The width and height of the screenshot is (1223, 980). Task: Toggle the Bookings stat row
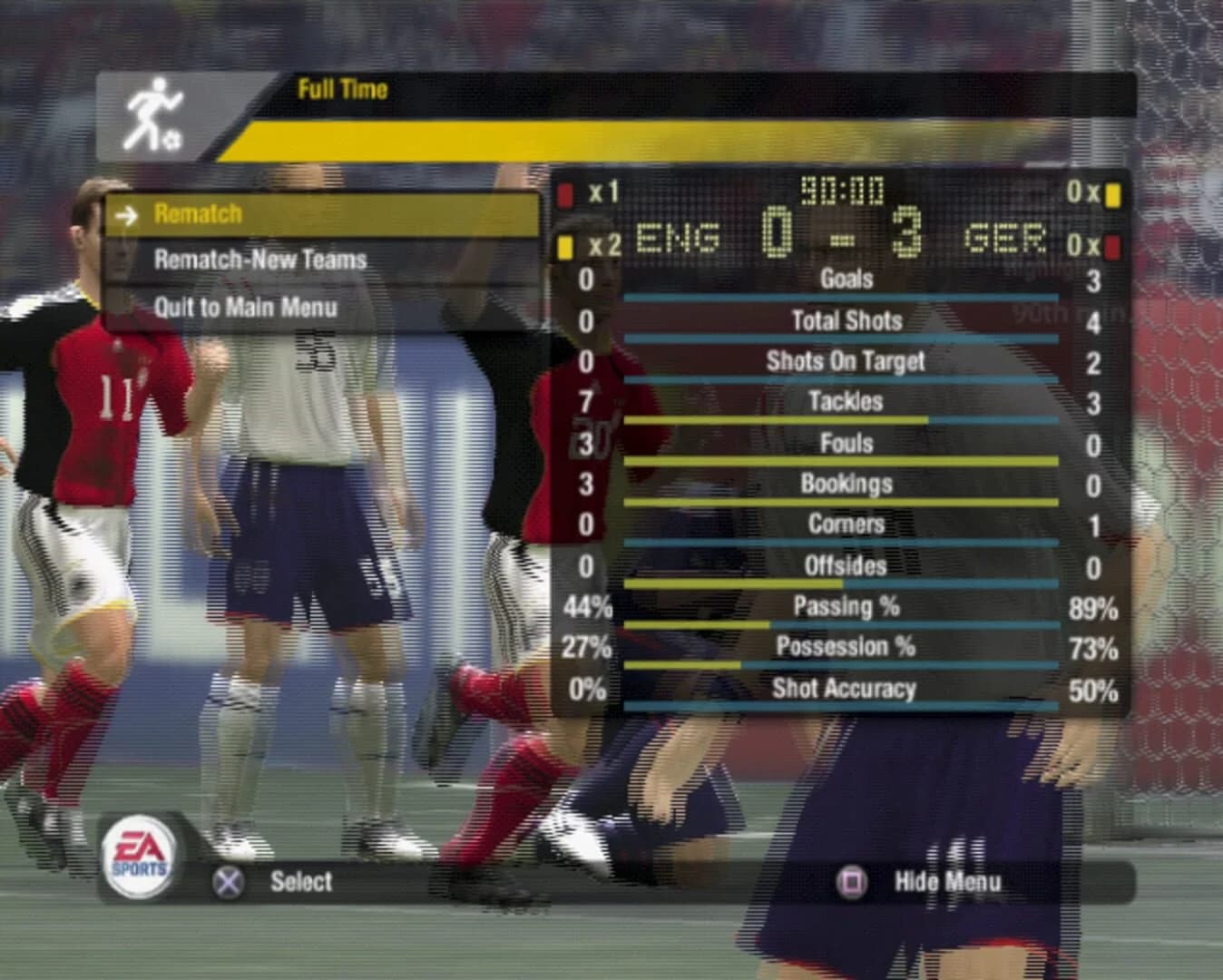[x=843, y=484]
